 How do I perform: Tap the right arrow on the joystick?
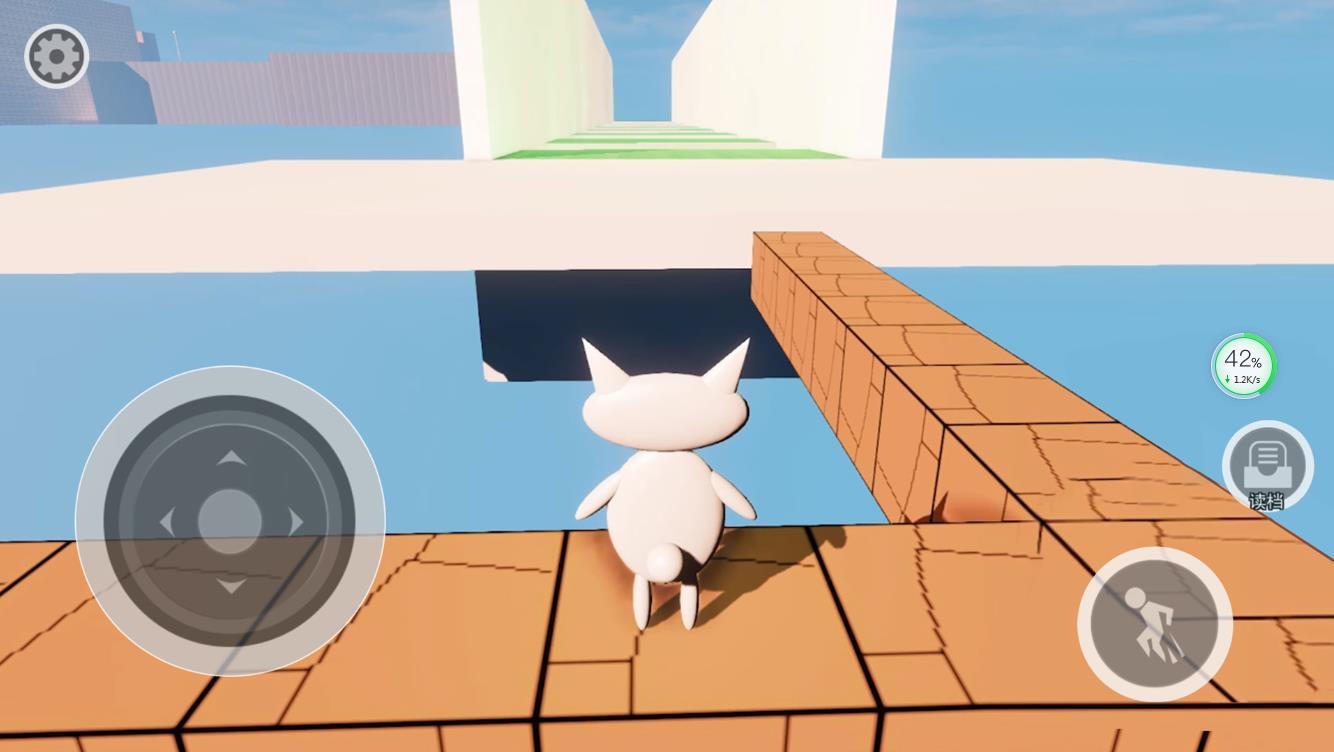click(x=295, y=522)
